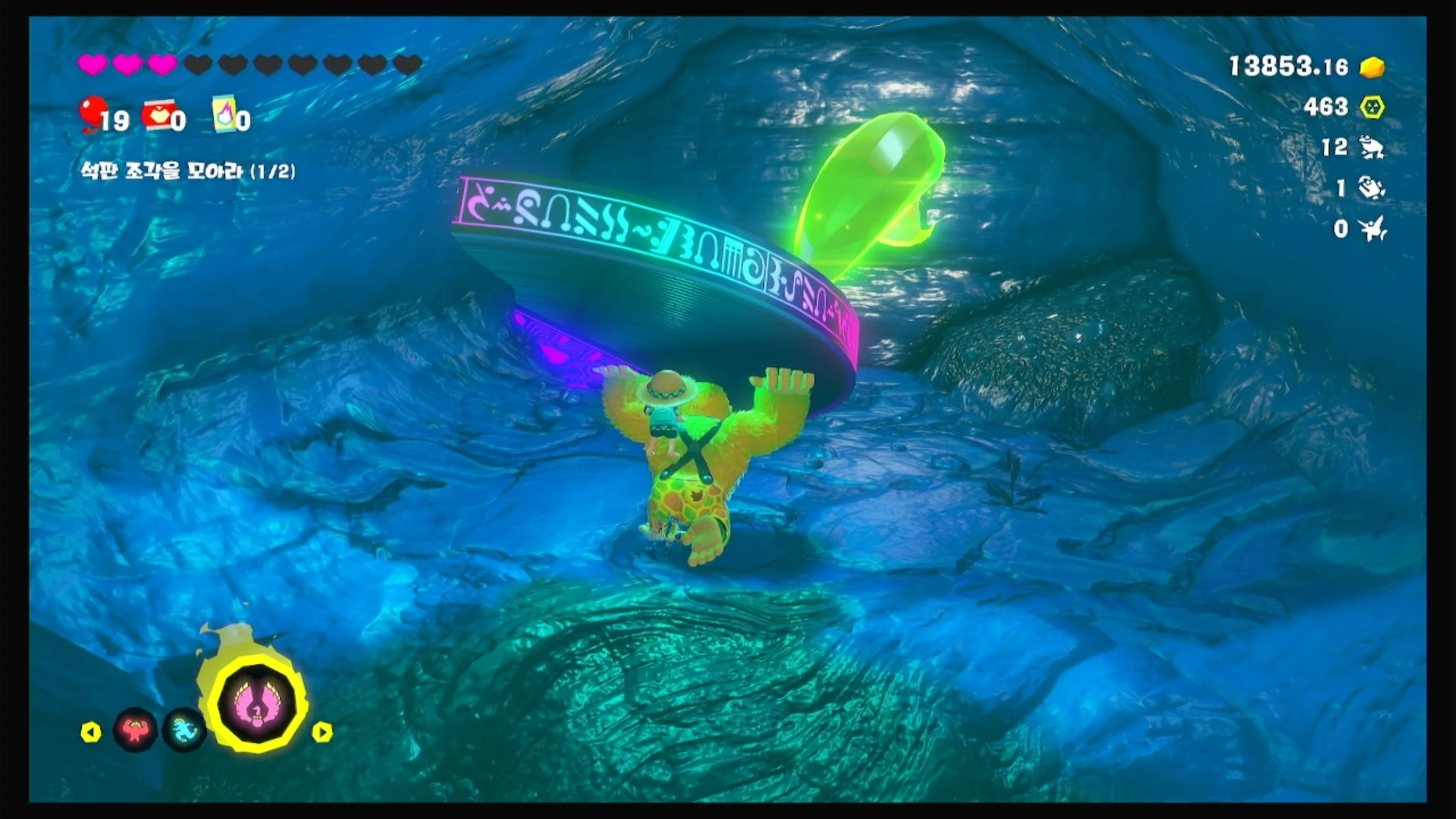The width and height of the screenshot is (1456, 819).
Task: Click the swordfish fossil collectible icon
Action: click(x=1372, y=229)
